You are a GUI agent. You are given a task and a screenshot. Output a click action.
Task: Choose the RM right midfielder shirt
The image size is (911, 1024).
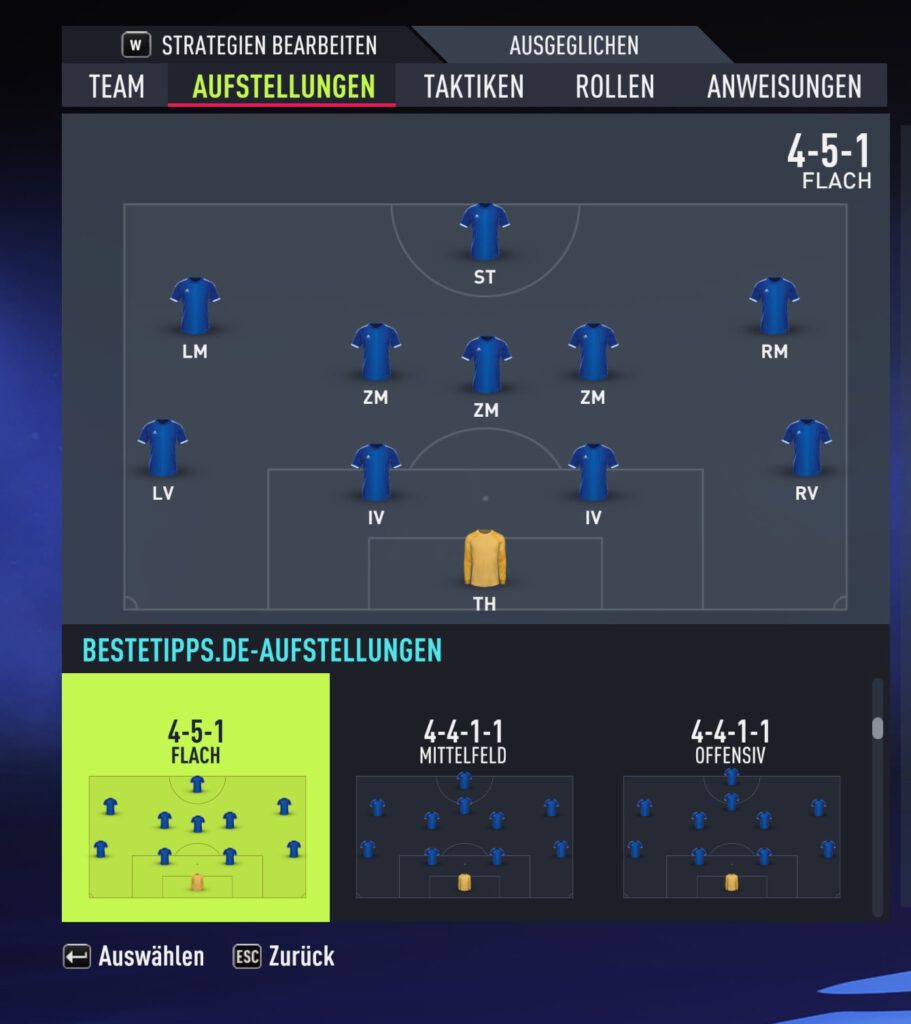point(774,305)
